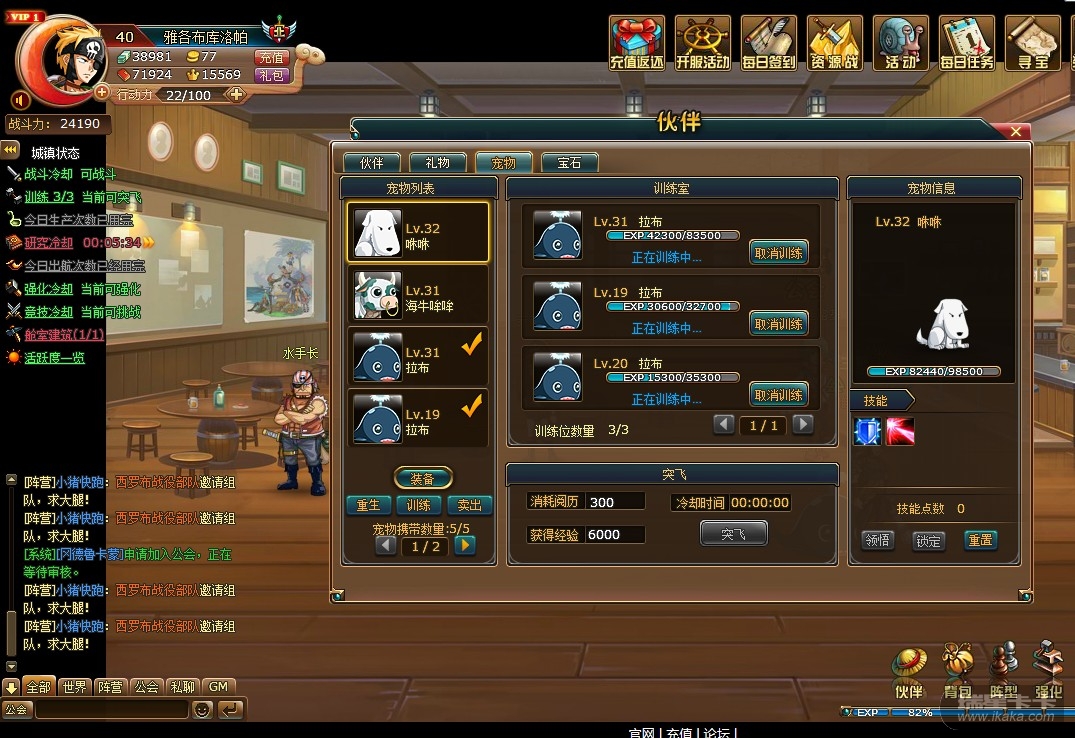Image resolution: width=1075 pixels, height=738 pixels.
Task: Open the 每日任务 daily quests icon
Action: point(967,44)
